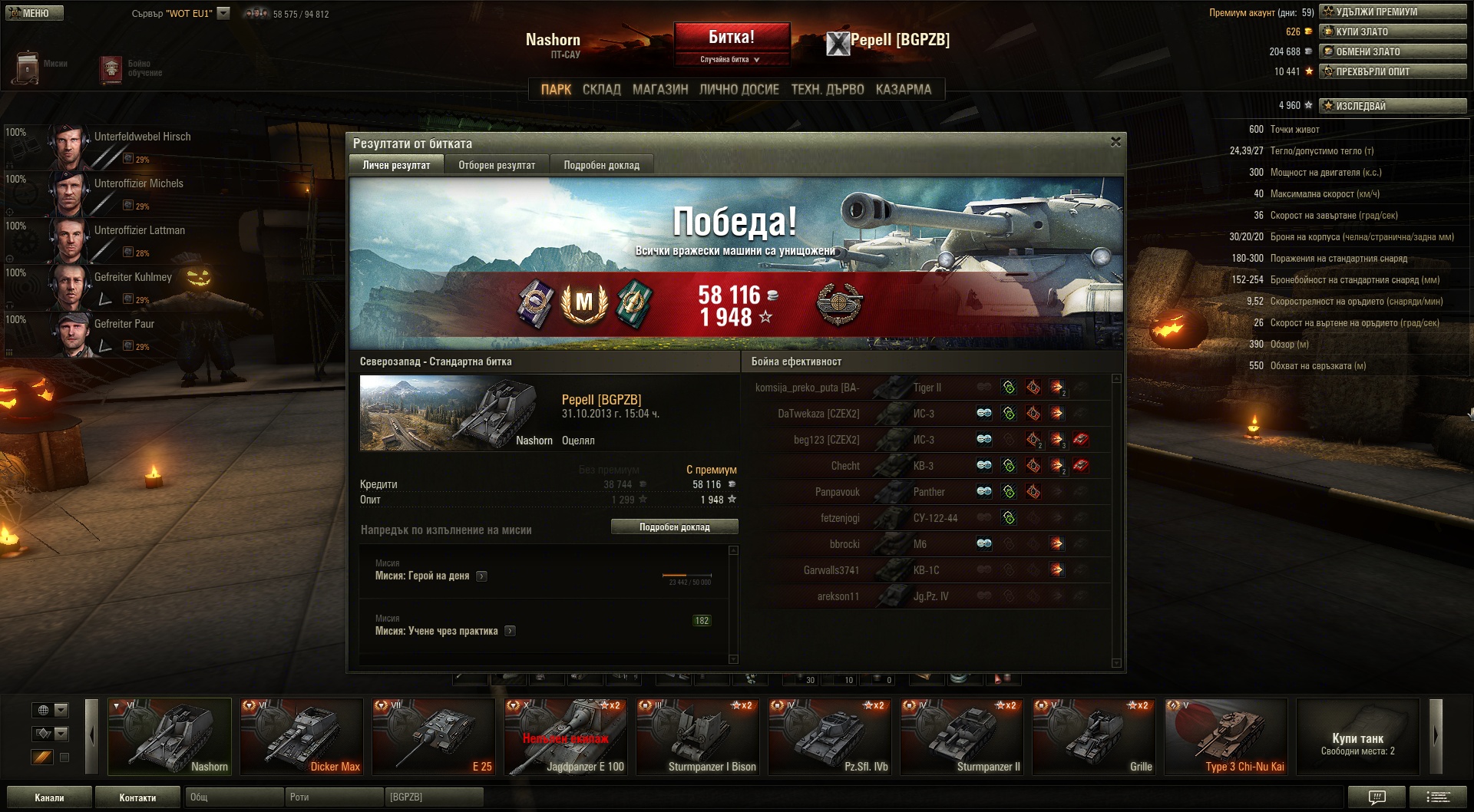Open the МЕНЮ button
The height and width of the screenshot is (812, 1474).
[35, 13]
